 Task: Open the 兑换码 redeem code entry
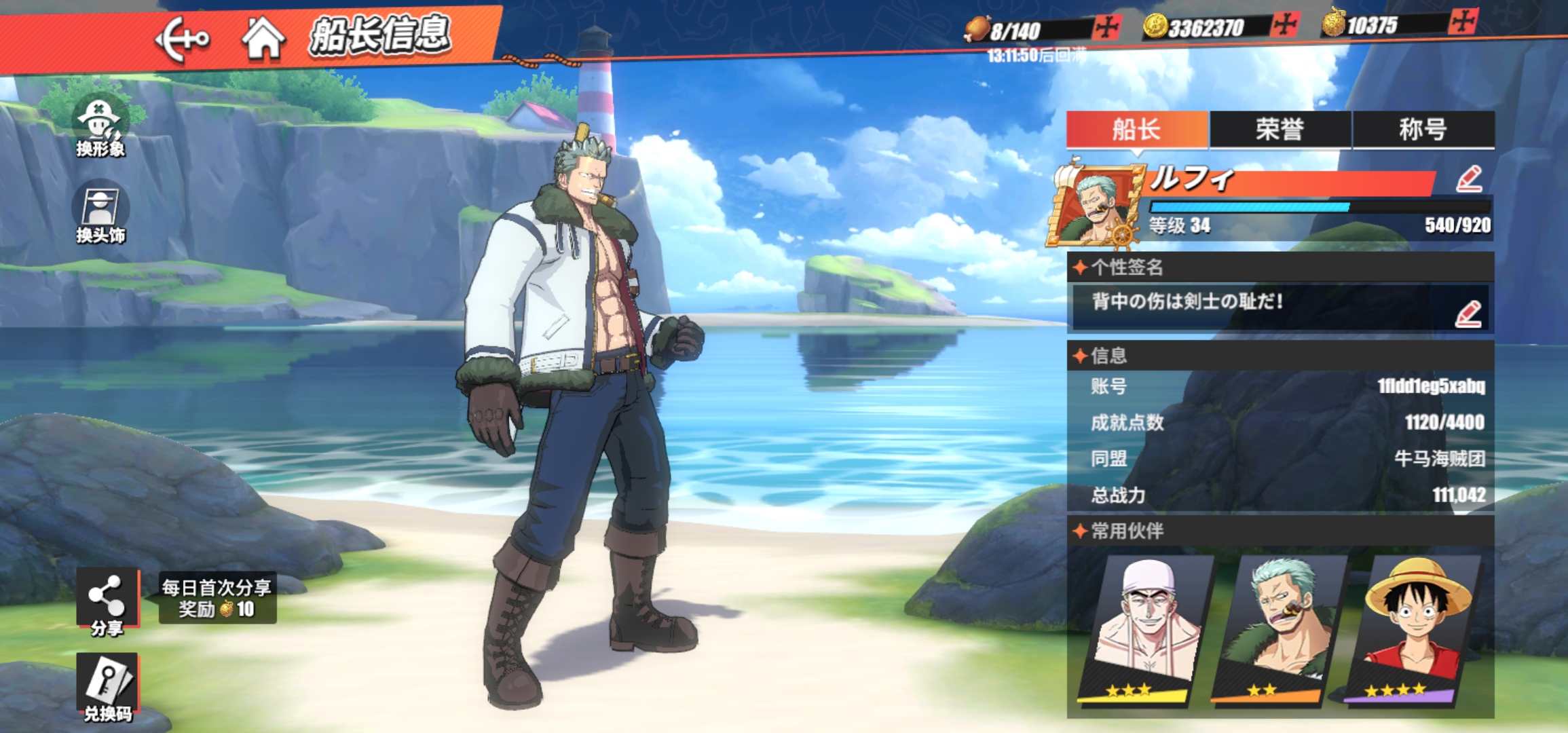(x=107, y=687)
